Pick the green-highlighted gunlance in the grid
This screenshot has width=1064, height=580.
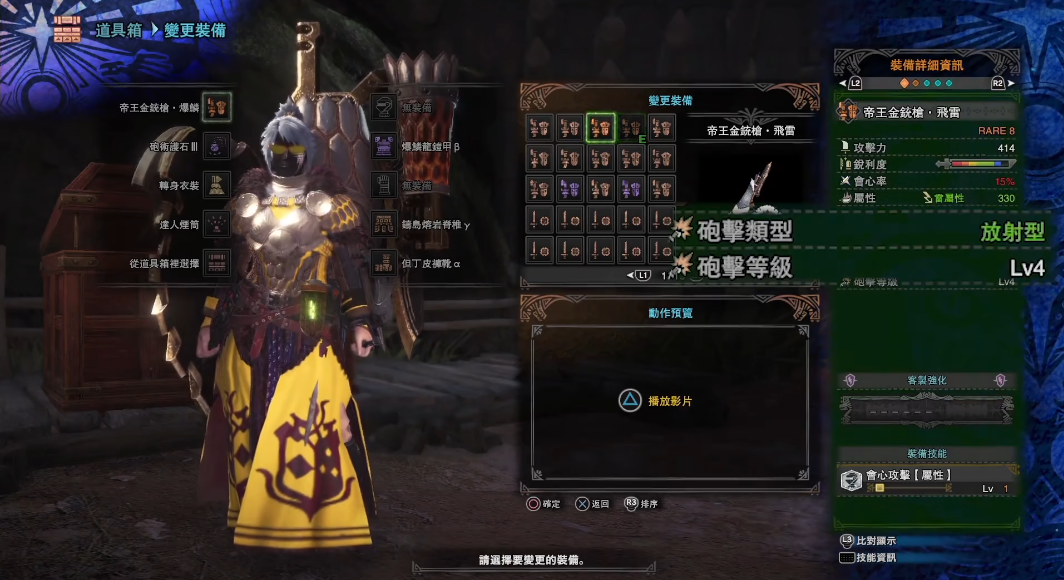[x=600, y=127]
